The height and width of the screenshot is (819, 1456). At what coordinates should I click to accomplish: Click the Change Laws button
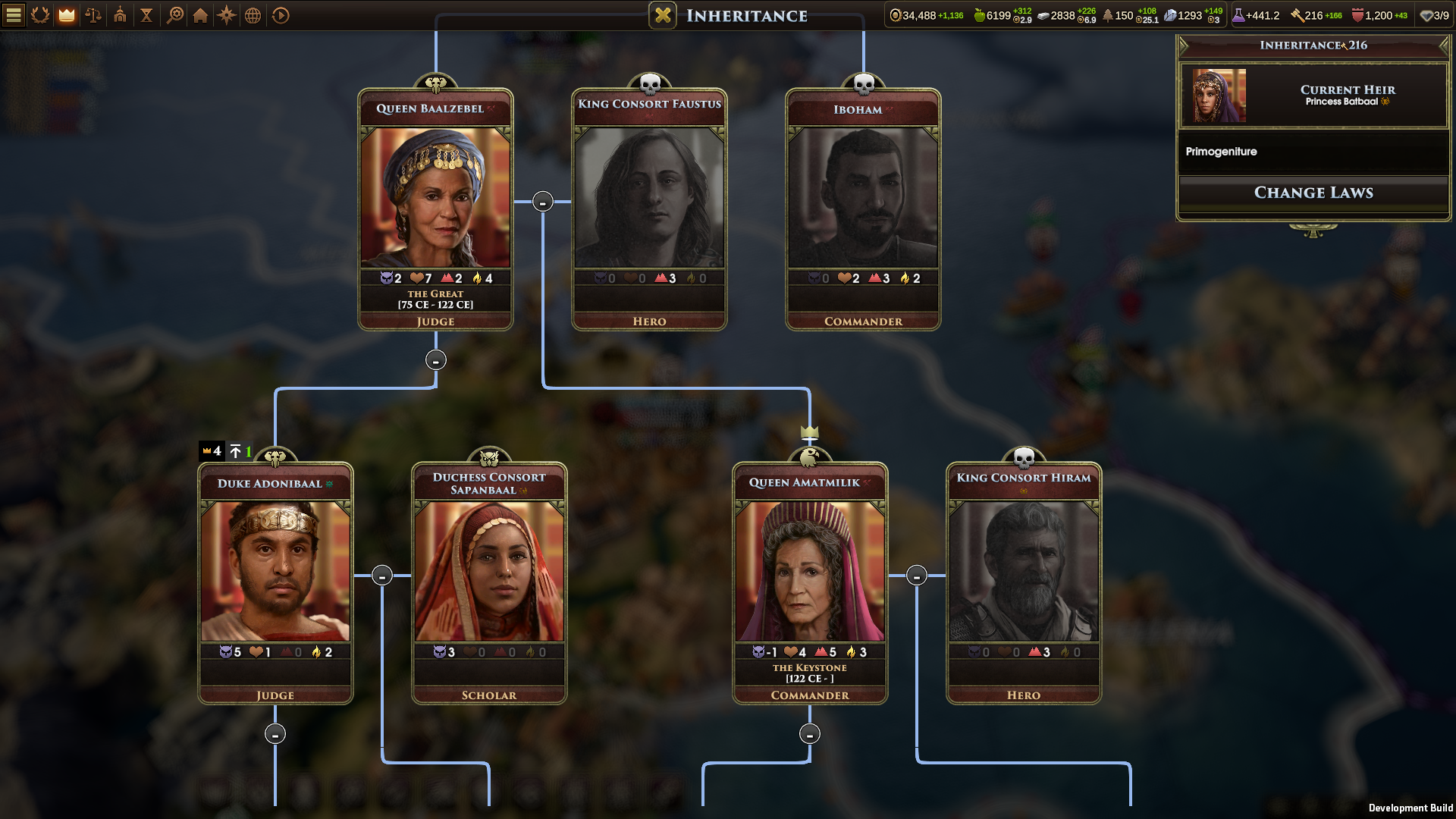1313,193
